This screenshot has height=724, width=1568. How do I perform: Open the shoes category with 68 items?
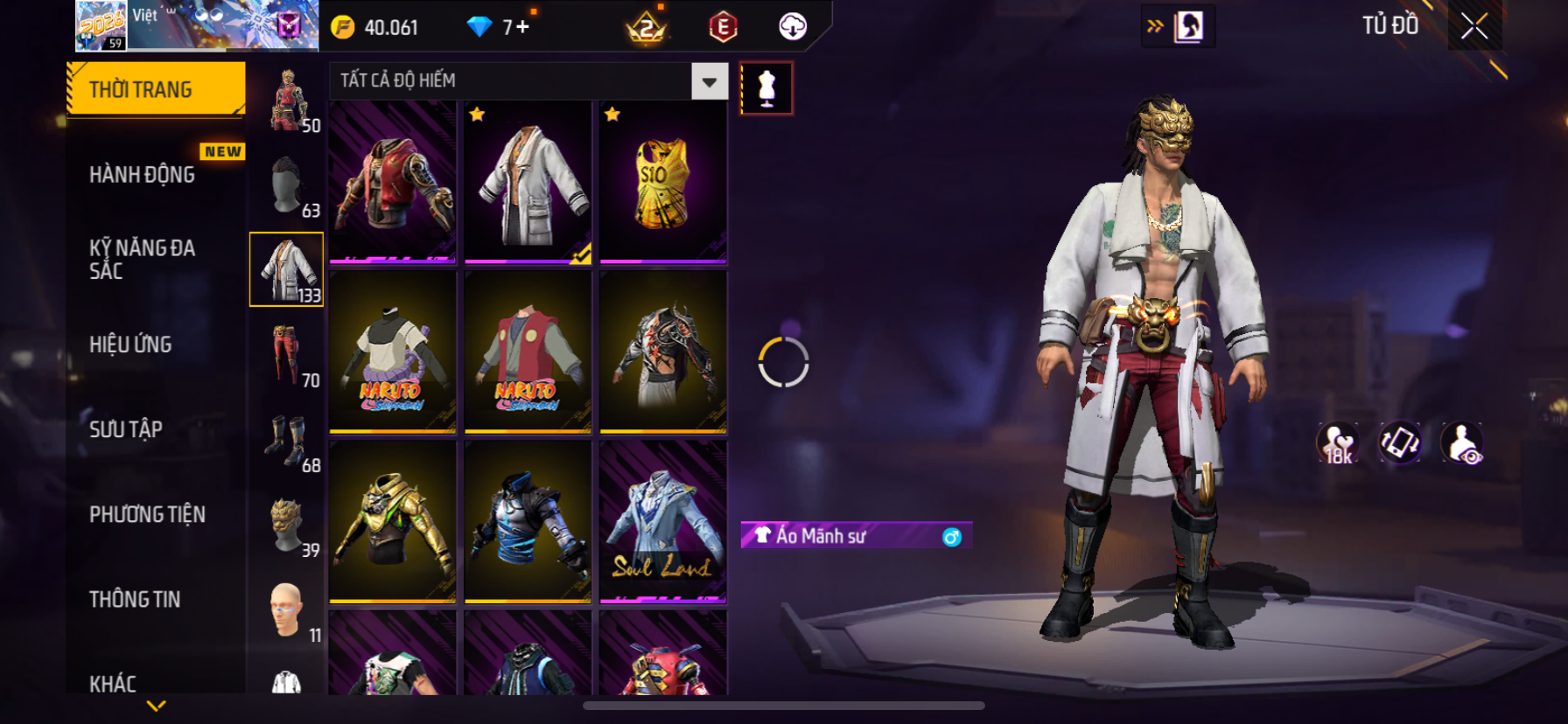click(x=287, y=440)
